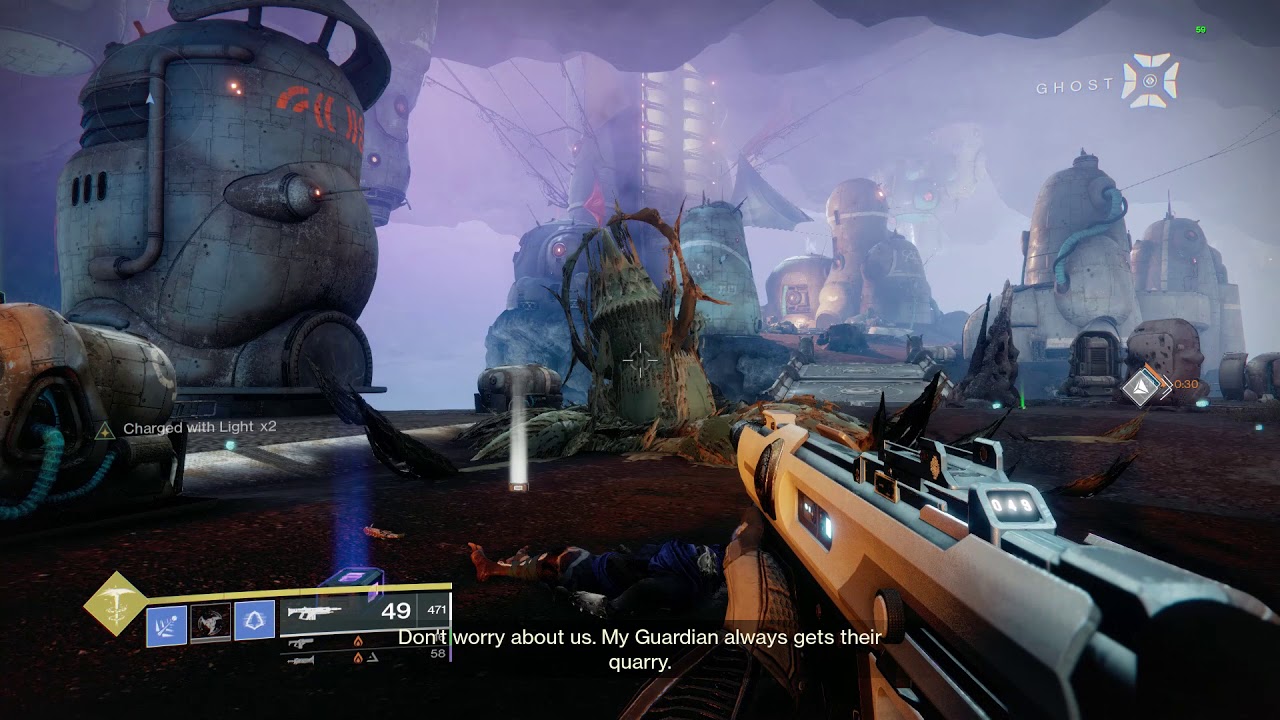Open the Ghost icon

[1149, 81]
